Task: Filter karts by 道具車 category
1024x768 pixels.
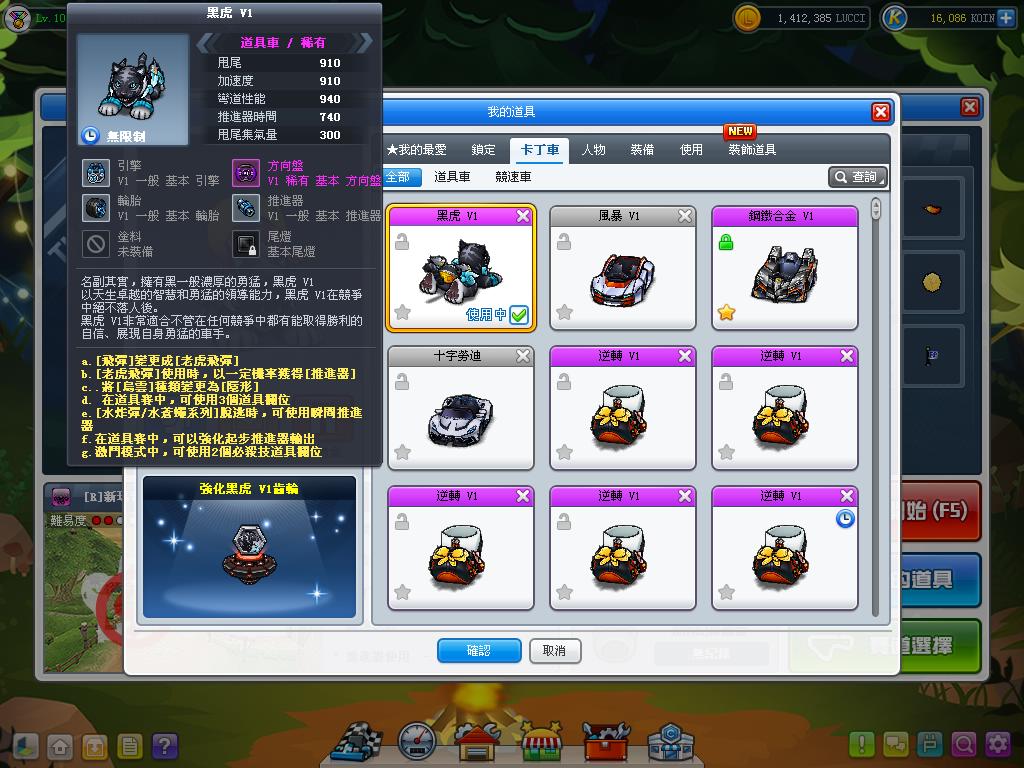Action: point(452,177)
